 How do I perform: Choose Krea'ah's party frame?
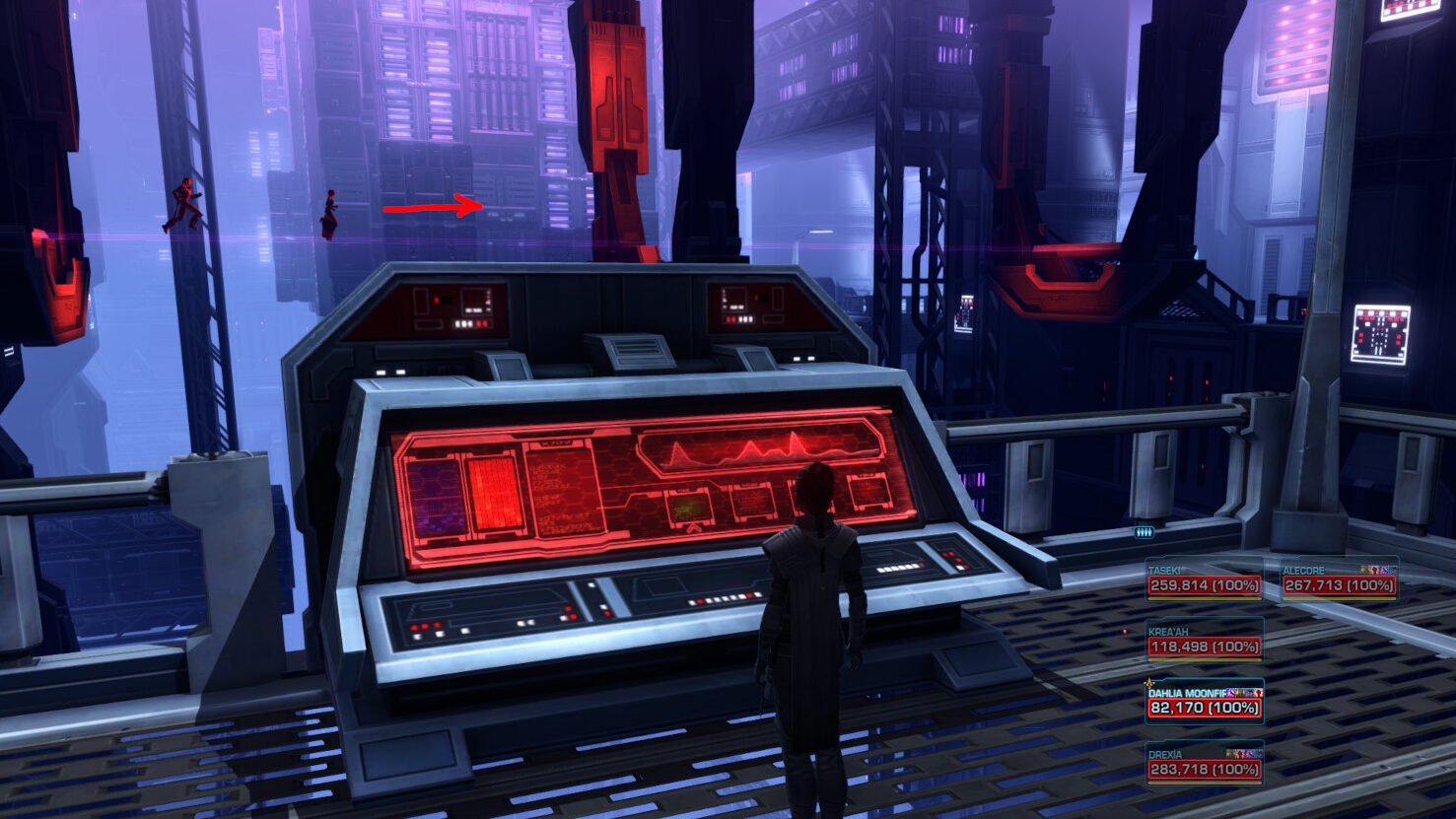[1204, 641]
